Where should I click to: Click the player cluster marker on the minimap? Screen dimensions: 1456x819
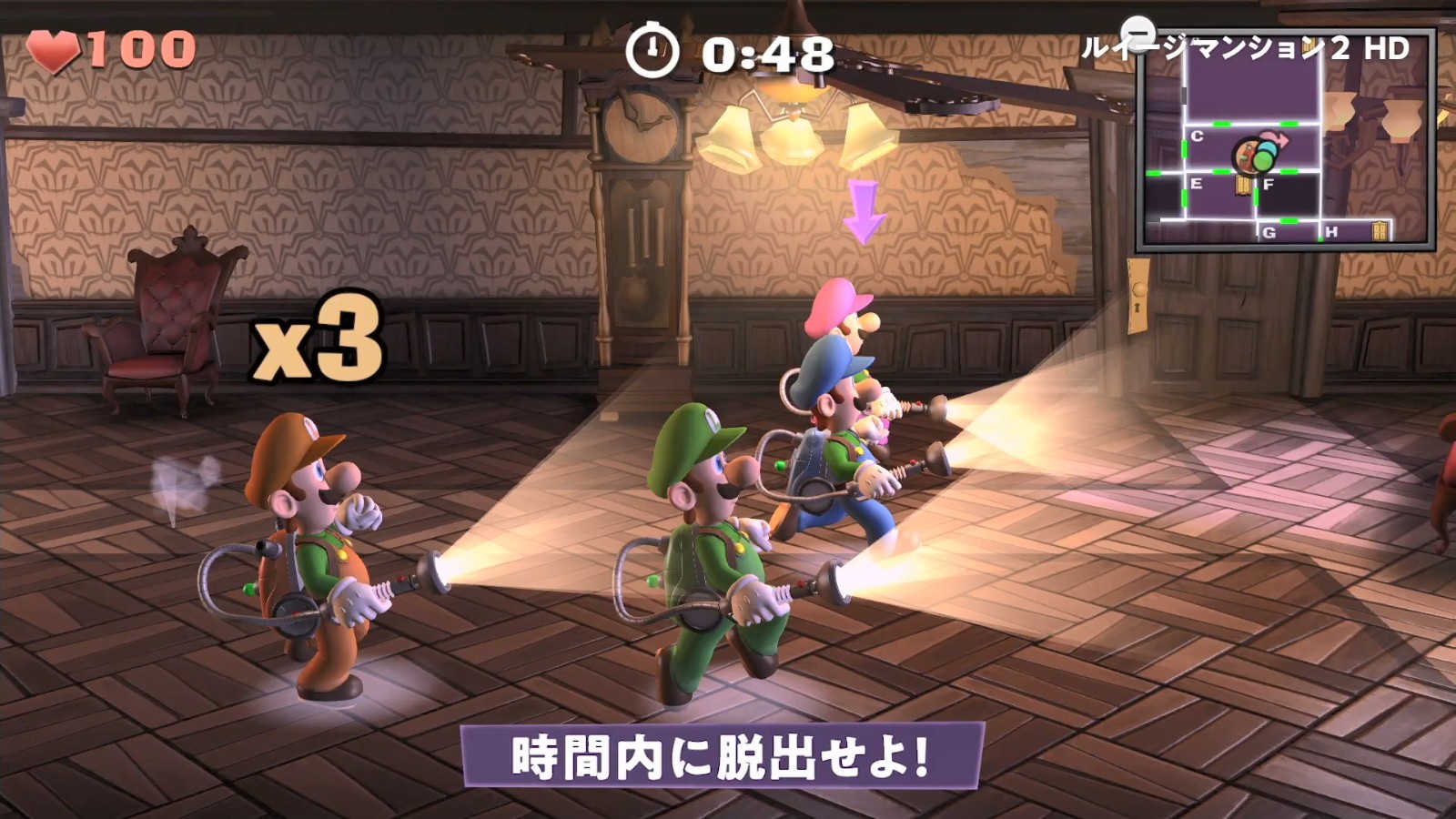click(1255, 156)
